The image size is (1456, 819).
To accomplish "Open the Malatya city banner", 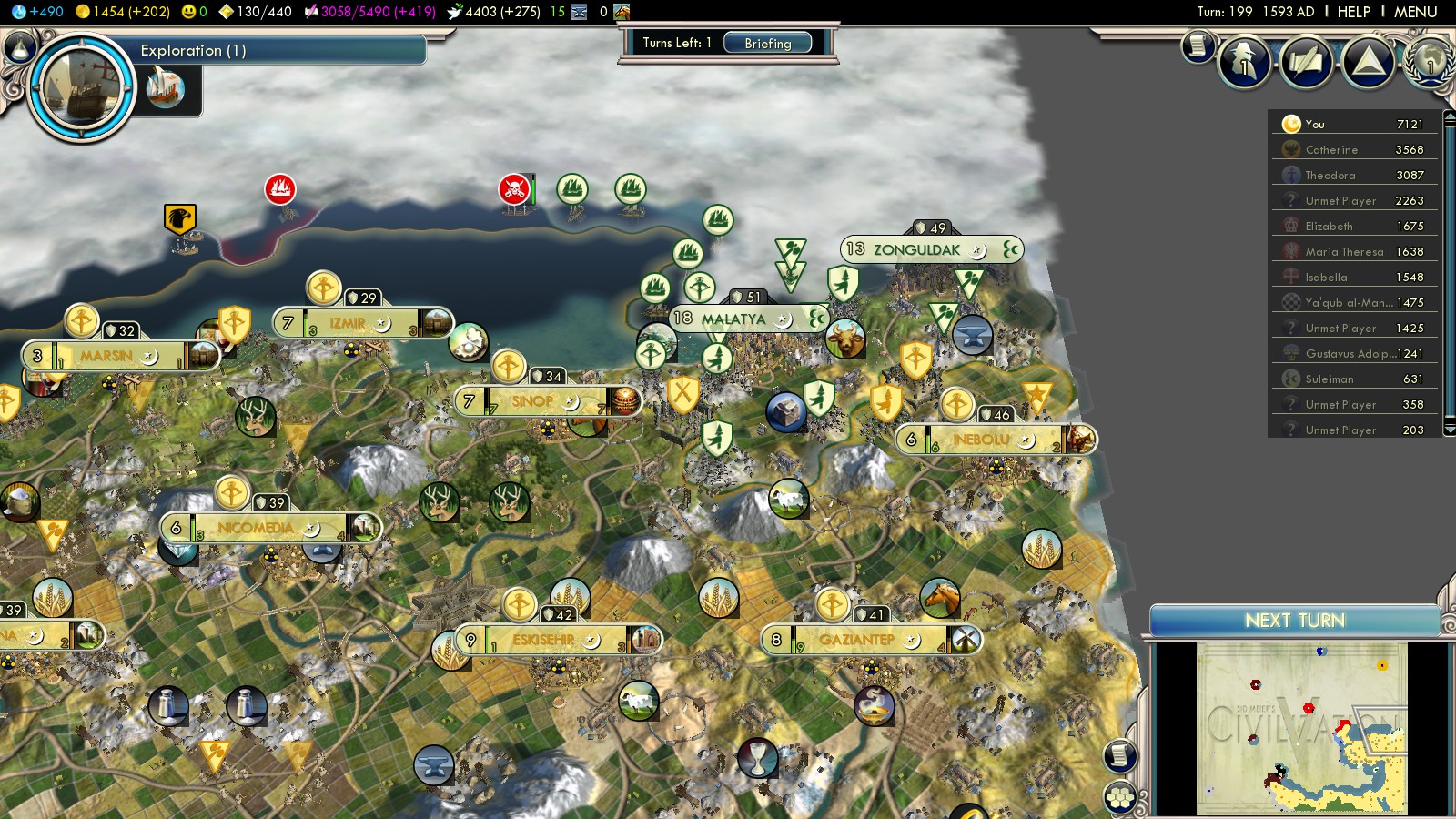I will [x=733, y=318].
